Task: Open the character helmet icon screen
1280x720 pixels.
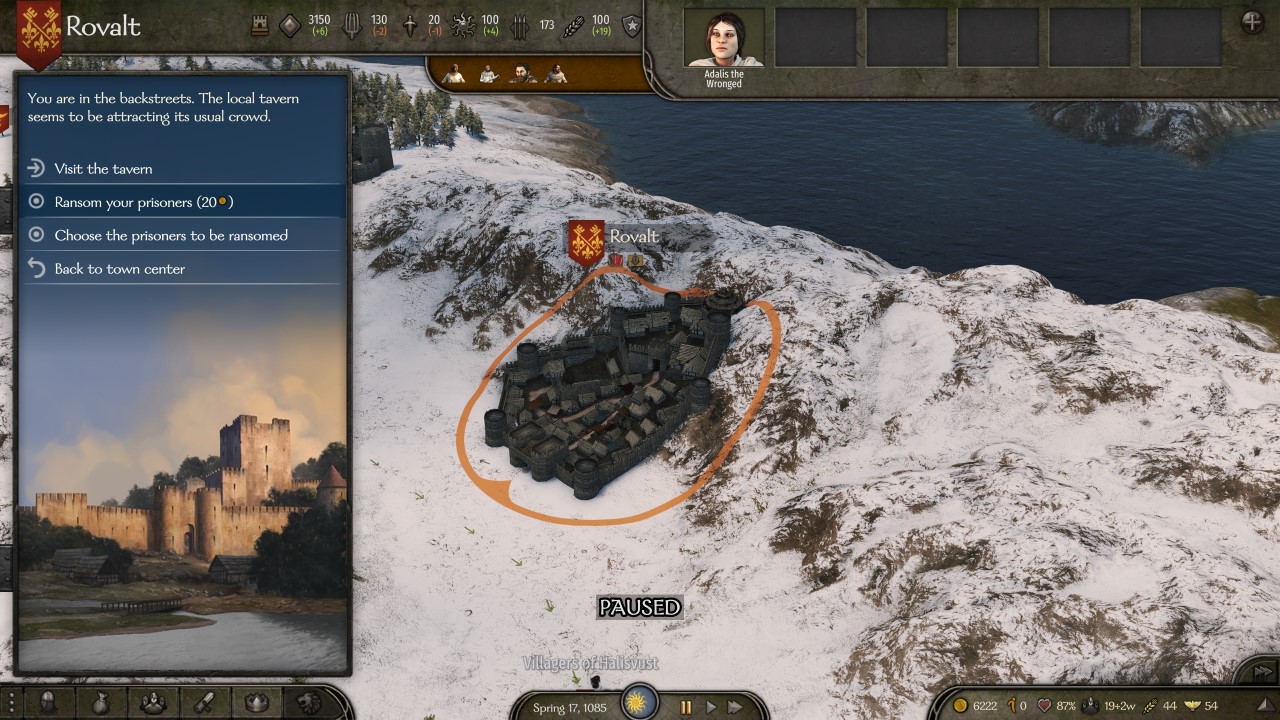Action: point(47,703)
